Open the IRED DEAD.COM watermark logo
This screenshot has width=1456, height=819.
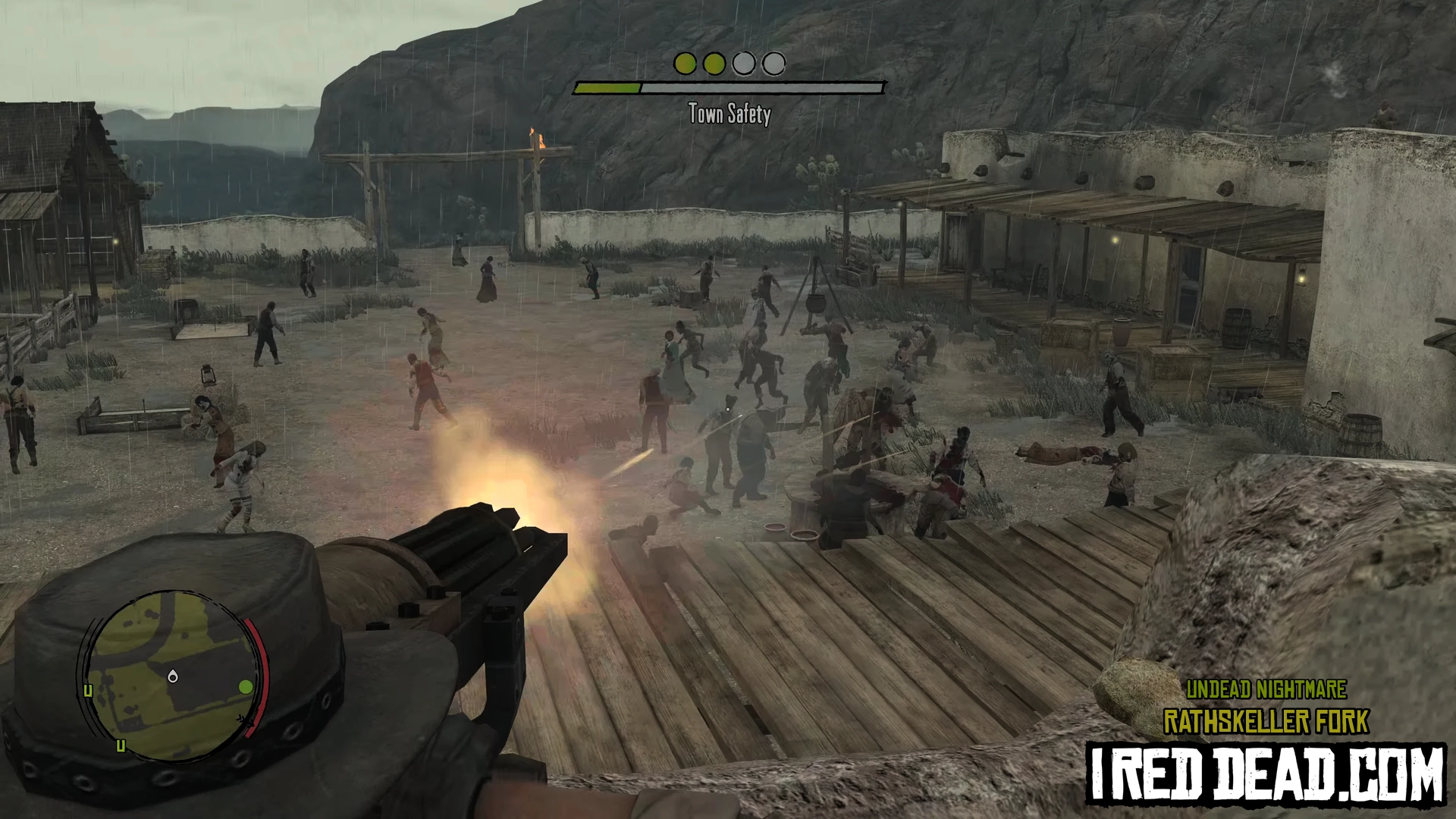point(1266,773)
